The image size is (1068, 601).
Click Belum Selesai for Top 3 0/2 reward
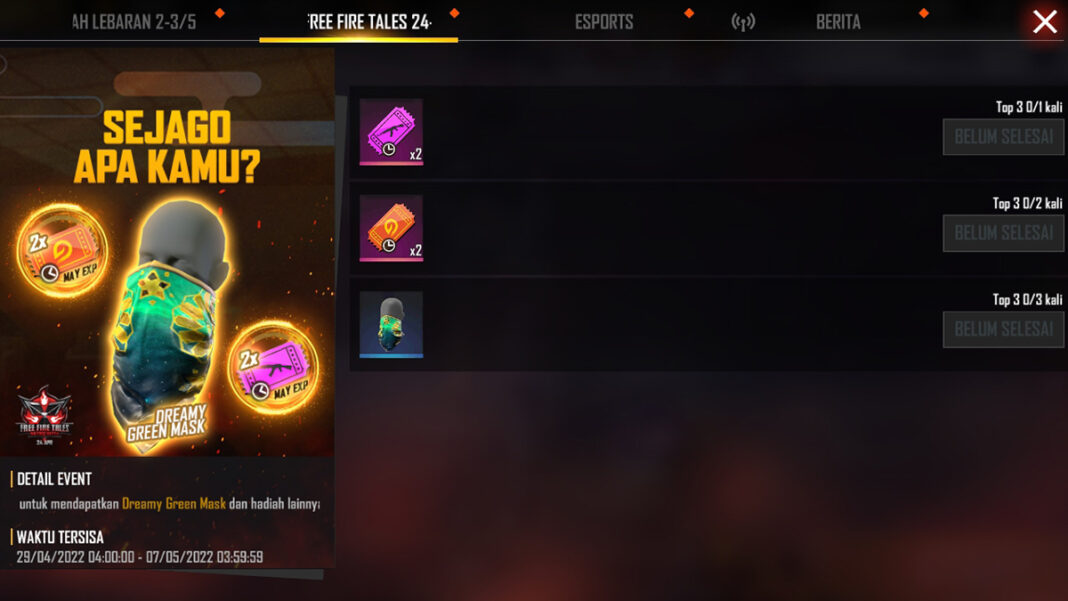[x=1003, y=233]
